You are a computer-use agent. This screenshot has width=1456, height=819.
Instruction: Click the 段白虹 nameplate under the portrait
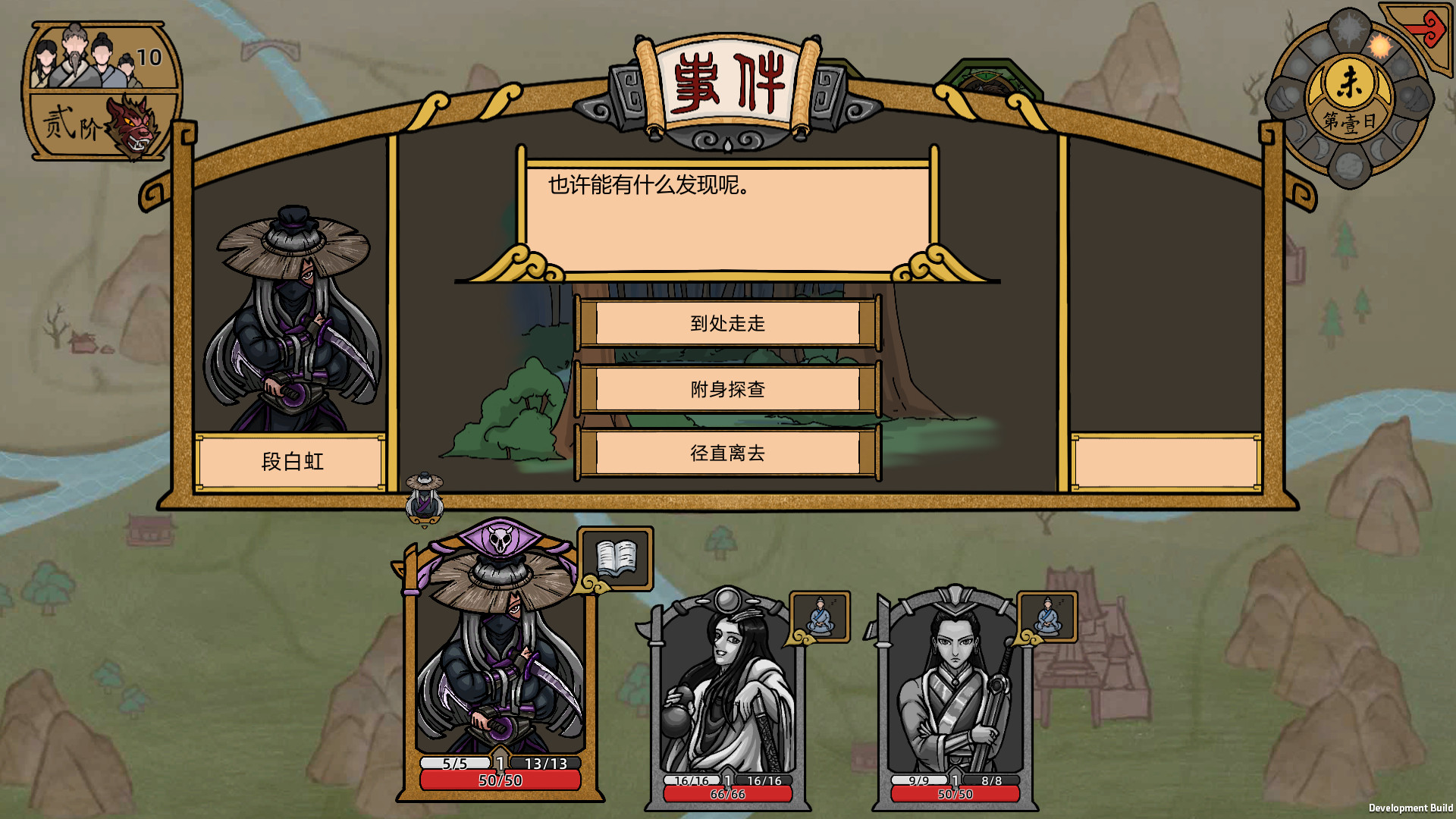(x=288, y=463)
